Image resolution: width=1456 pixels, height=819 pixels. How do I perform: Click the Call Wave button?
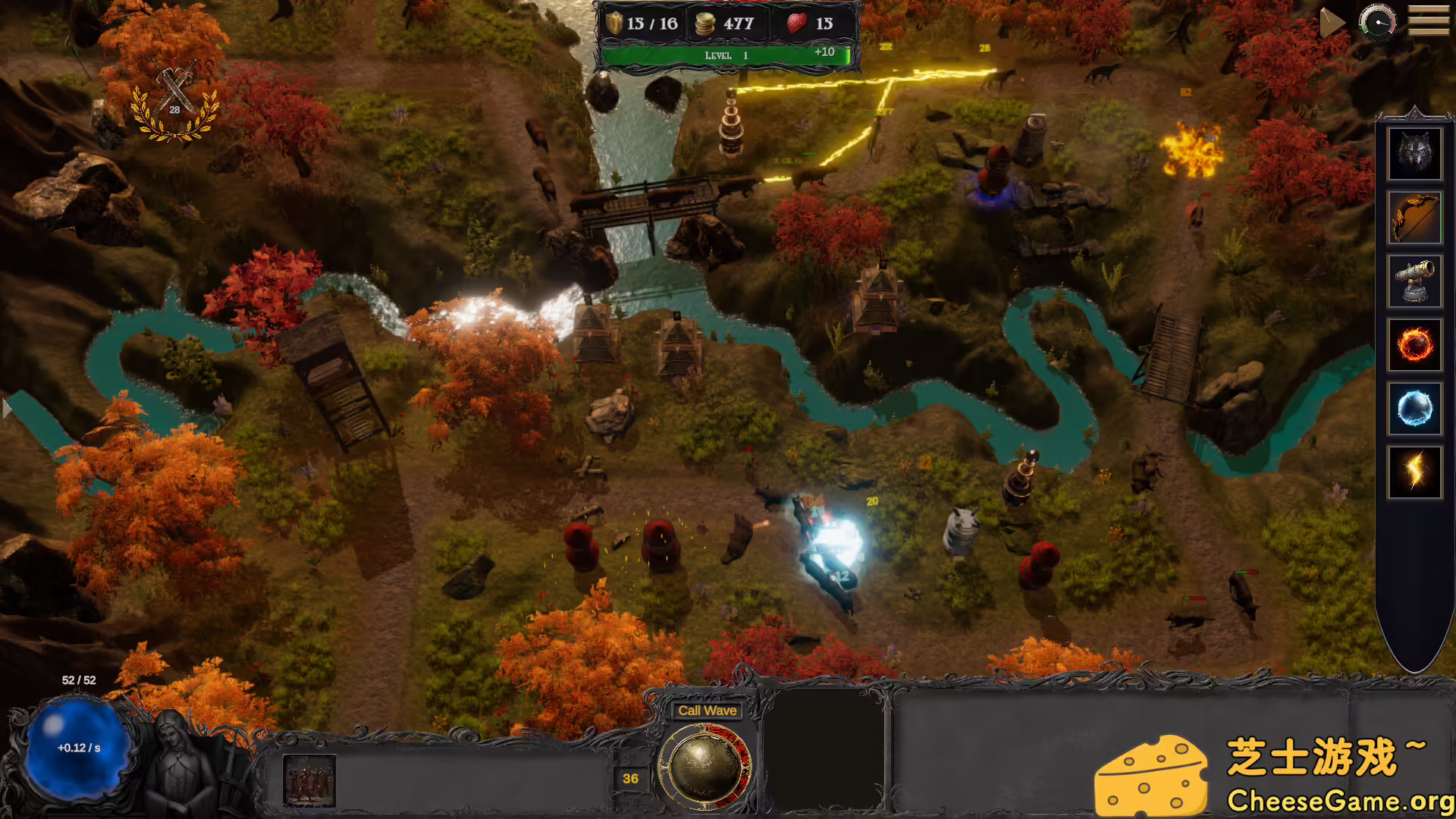tap(707, 711)
